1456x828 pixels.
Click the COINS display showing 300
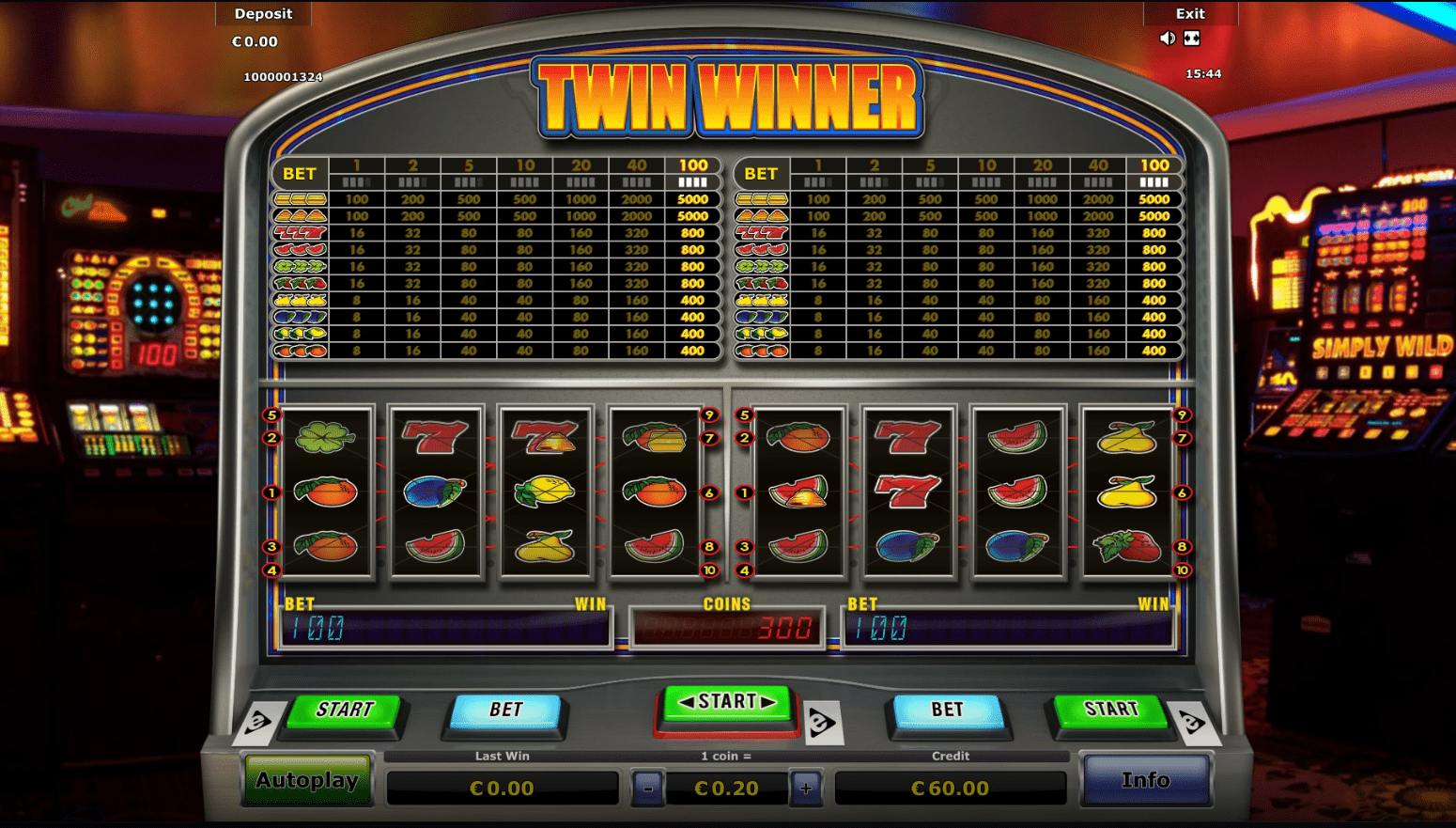coord(726,626)
